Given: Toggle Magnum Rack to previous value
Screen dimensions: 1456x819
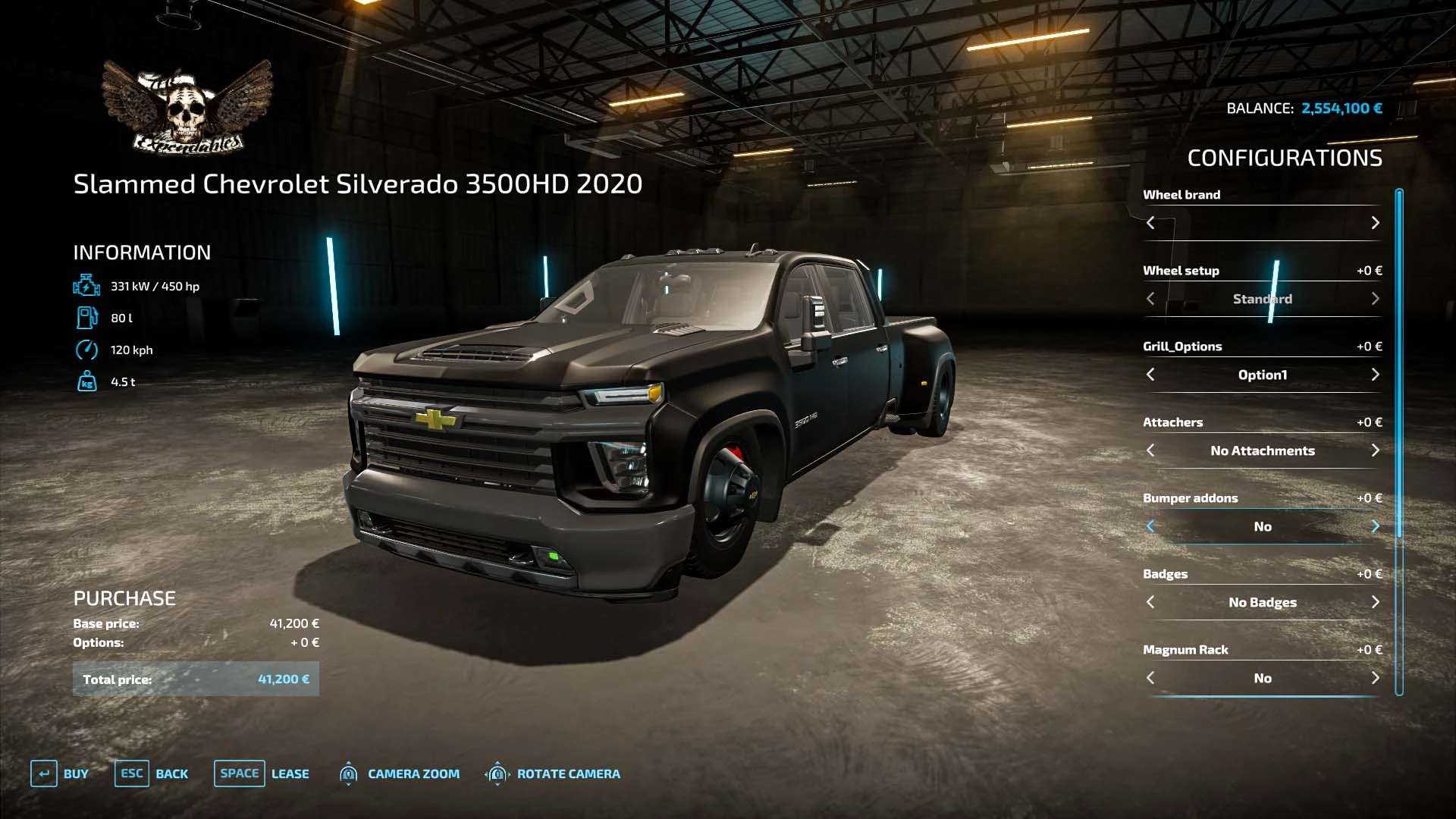Looking at the screenshot, I should [x=1150, y=678].
